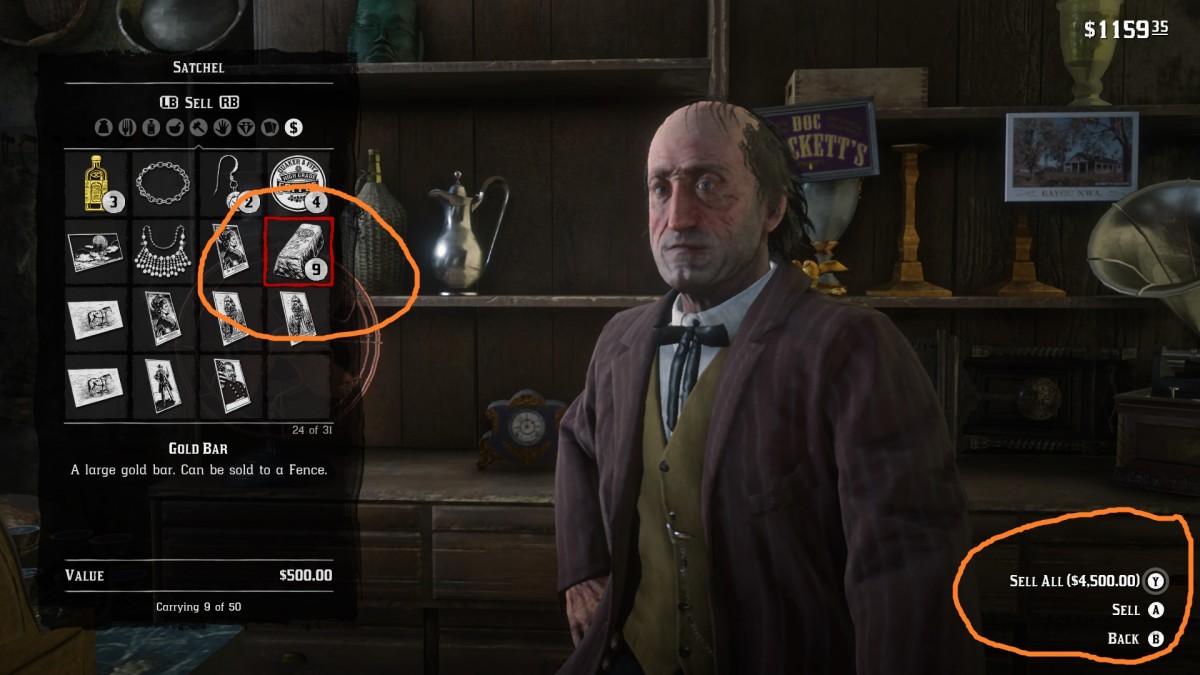Image resolution: width=1200 pixels, height=675 pixels.
Task: Open the hammer category tab
Action: click(198, 127)
